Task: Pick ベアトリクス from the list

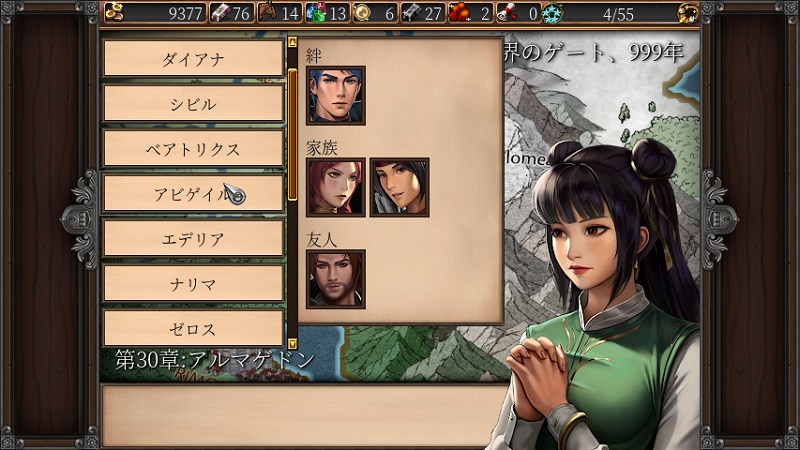Action: [x=193, y=149]
